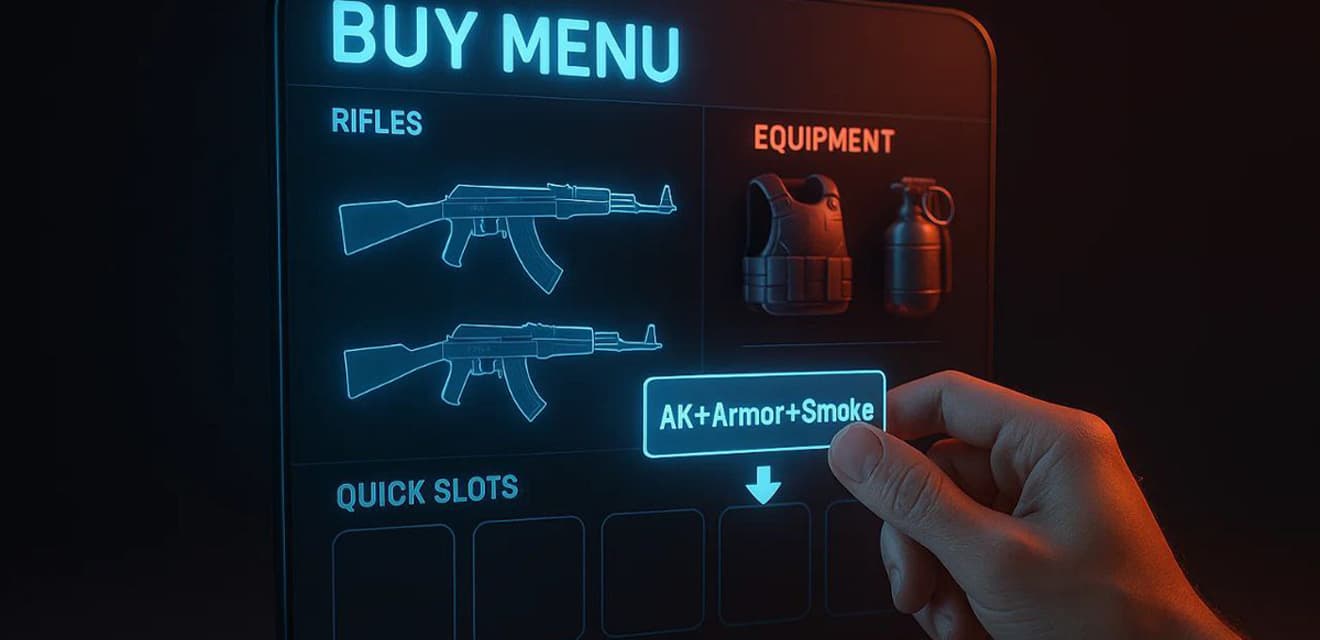
Task: Buy the armor vest
Action: pyautogui.click(x=797, y=244)
